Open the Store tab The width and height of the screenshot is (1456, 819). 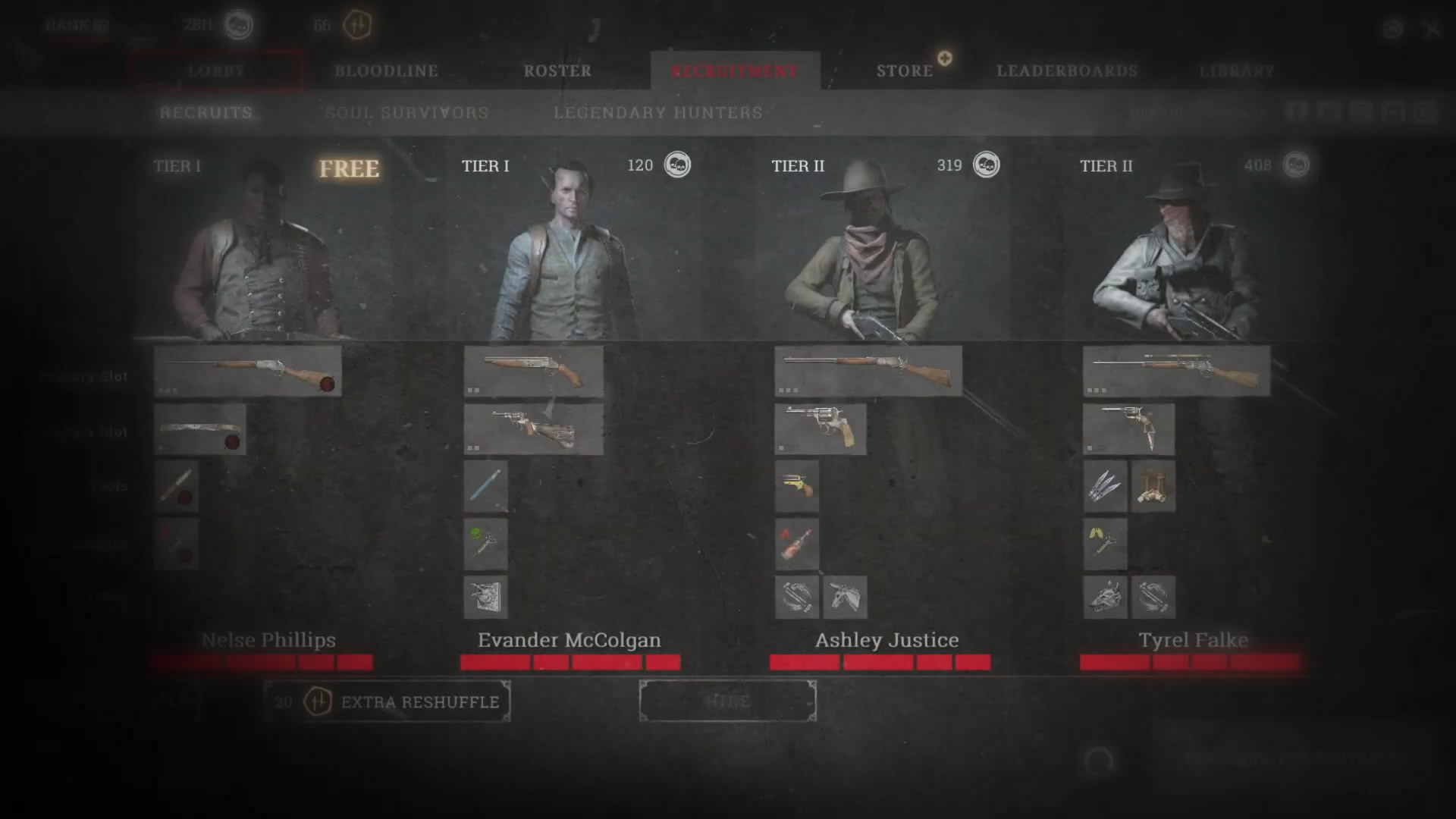tap(905, 71)
